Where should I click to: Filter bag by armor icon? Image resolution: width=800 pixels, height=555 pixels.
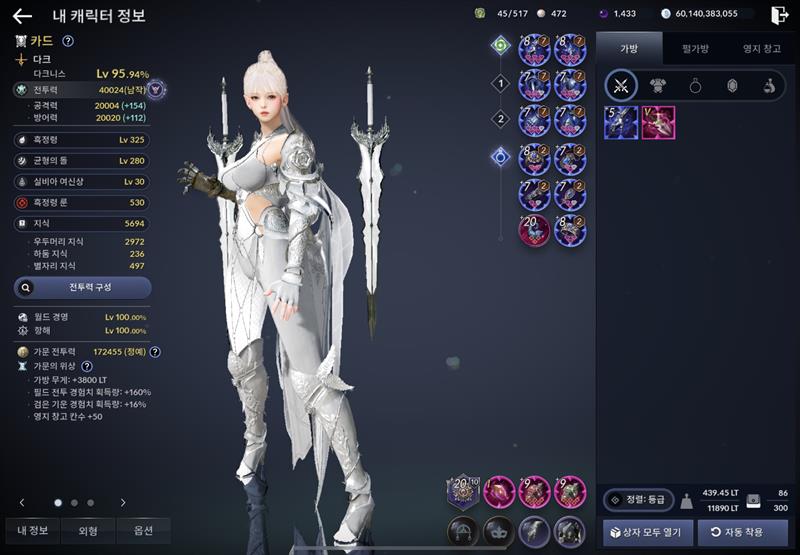click(658, 86)
